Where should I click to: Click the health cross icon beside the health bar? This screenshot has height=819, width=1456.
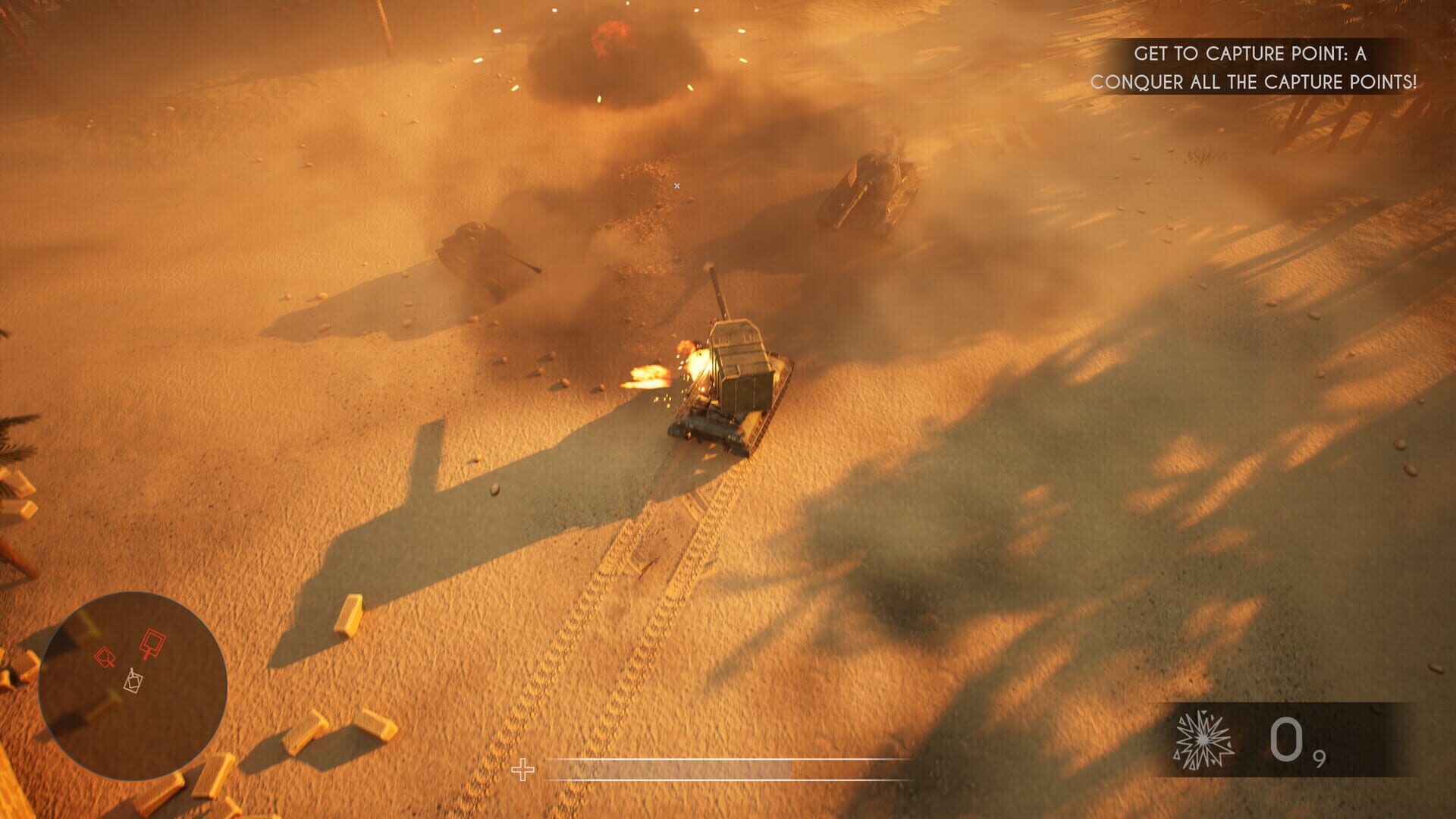pyautogui.click(x=522, y=769)
